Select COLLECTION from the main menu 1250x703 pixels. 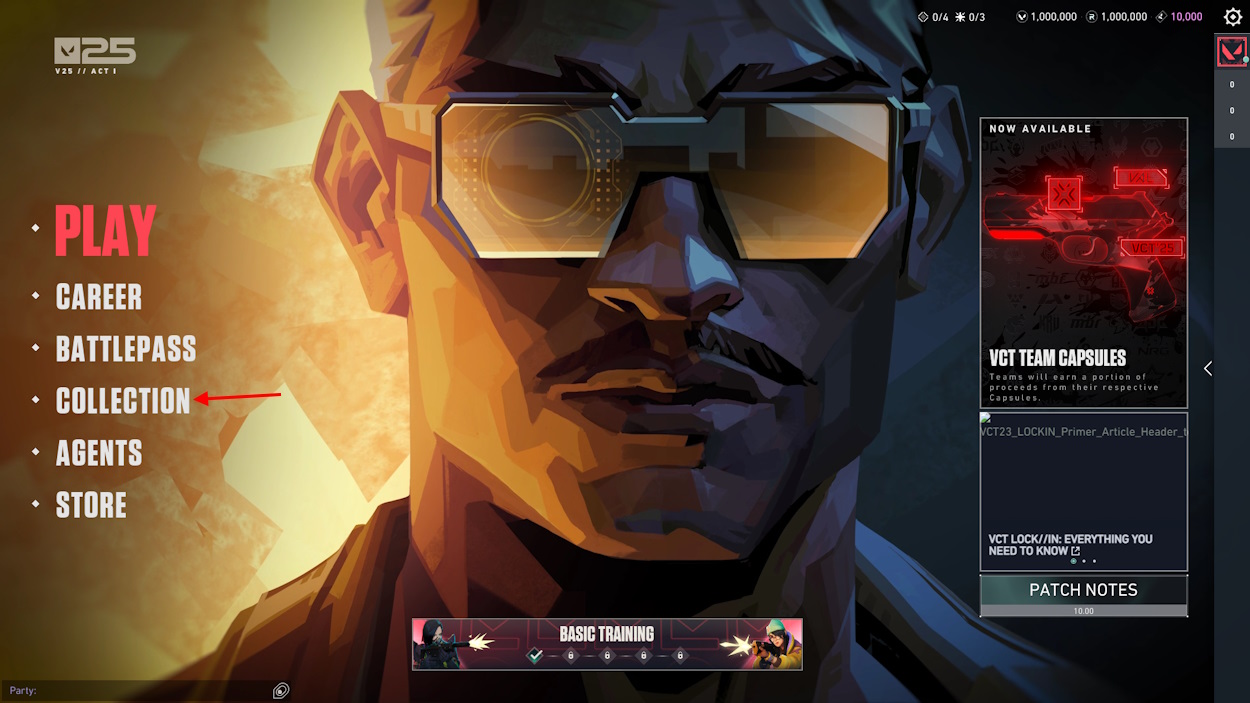pyautogui.click(x=122, y=401)
